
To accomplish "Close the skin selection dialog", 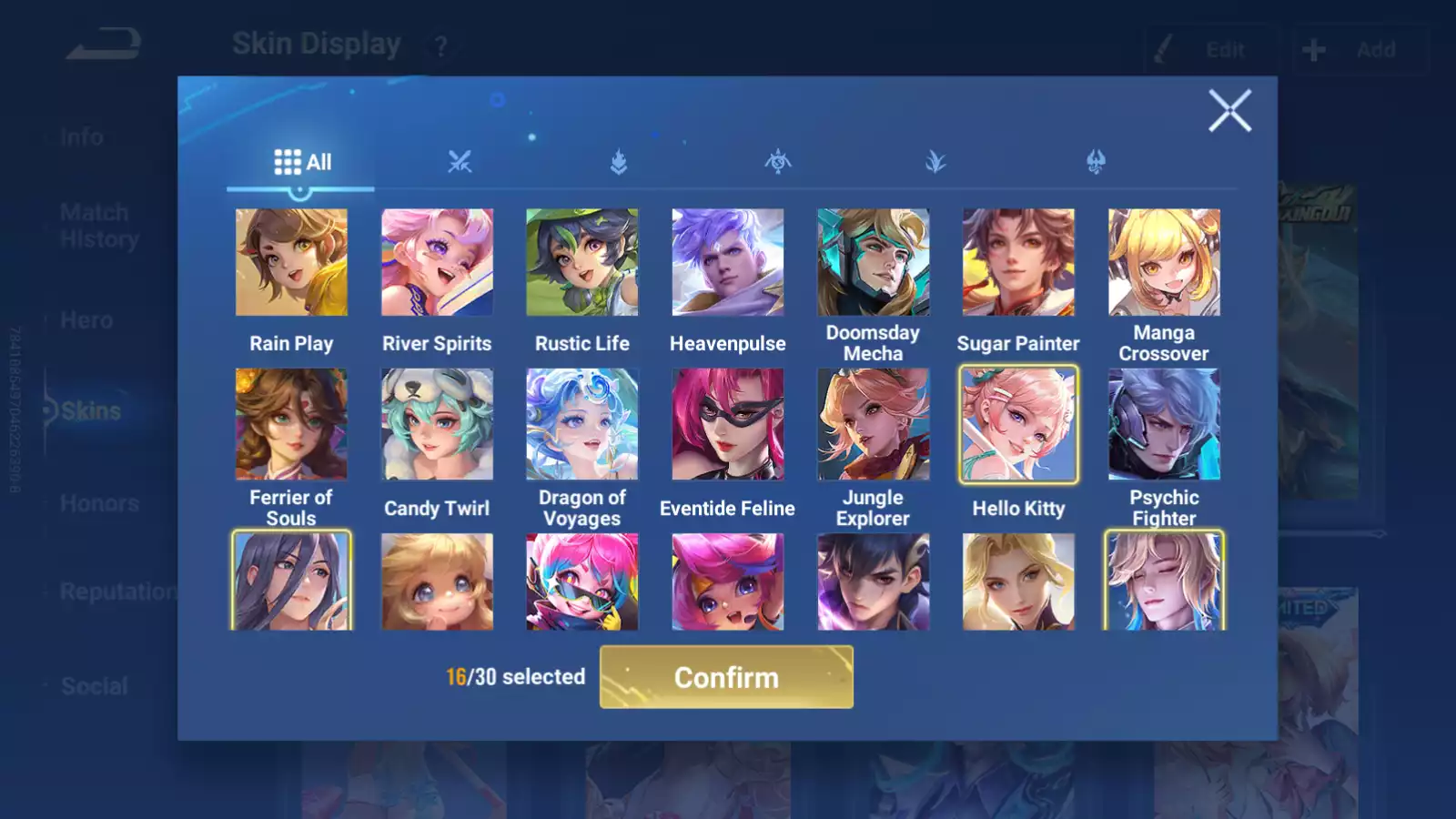I will (1229, 111).
